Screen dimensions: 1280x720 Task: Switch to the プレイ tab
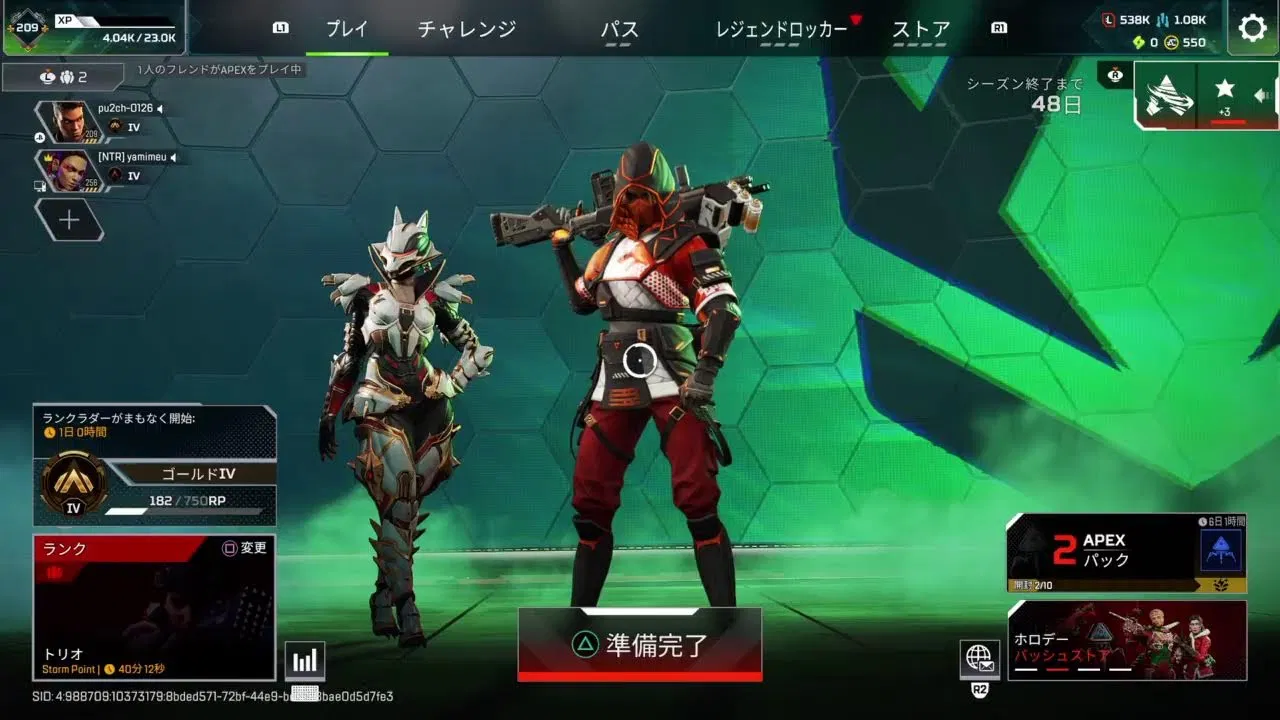point(347,29)
